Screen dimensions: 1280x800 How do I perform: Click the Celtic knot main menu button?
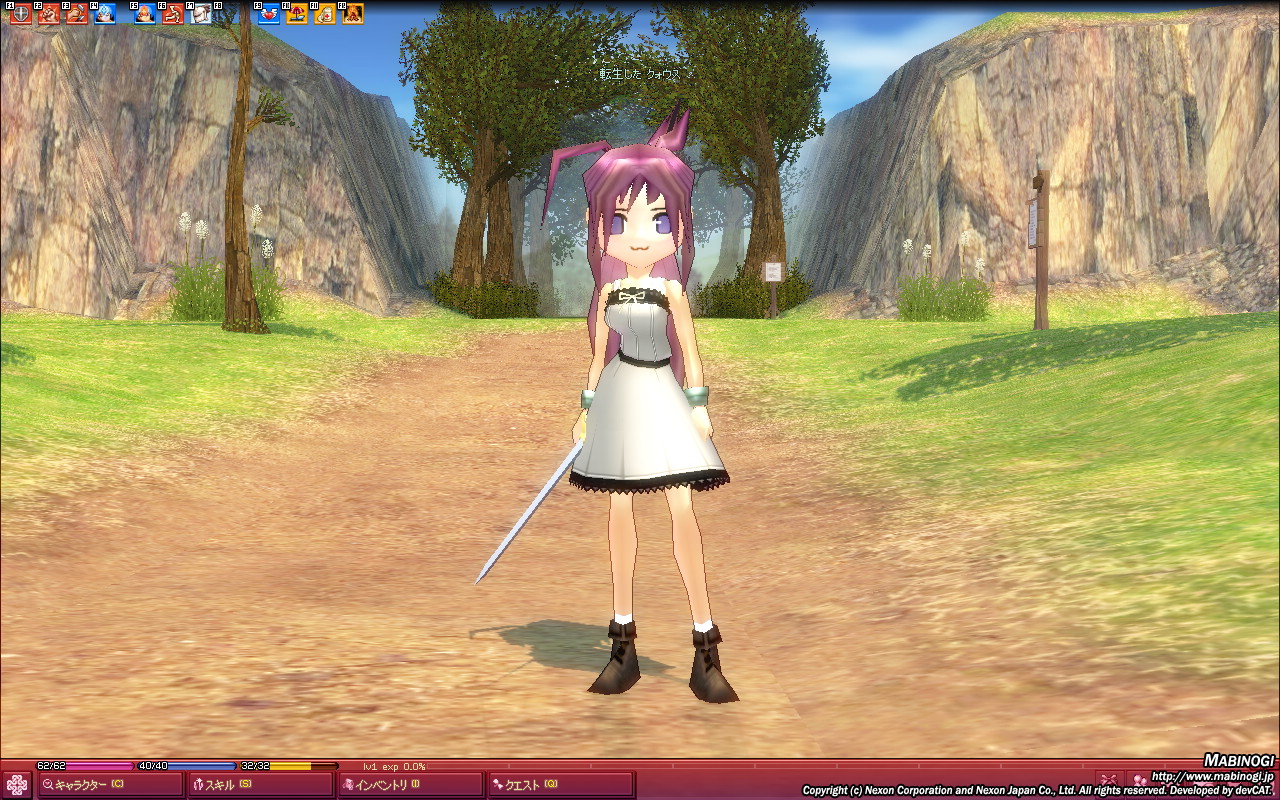tap(17, 785)
